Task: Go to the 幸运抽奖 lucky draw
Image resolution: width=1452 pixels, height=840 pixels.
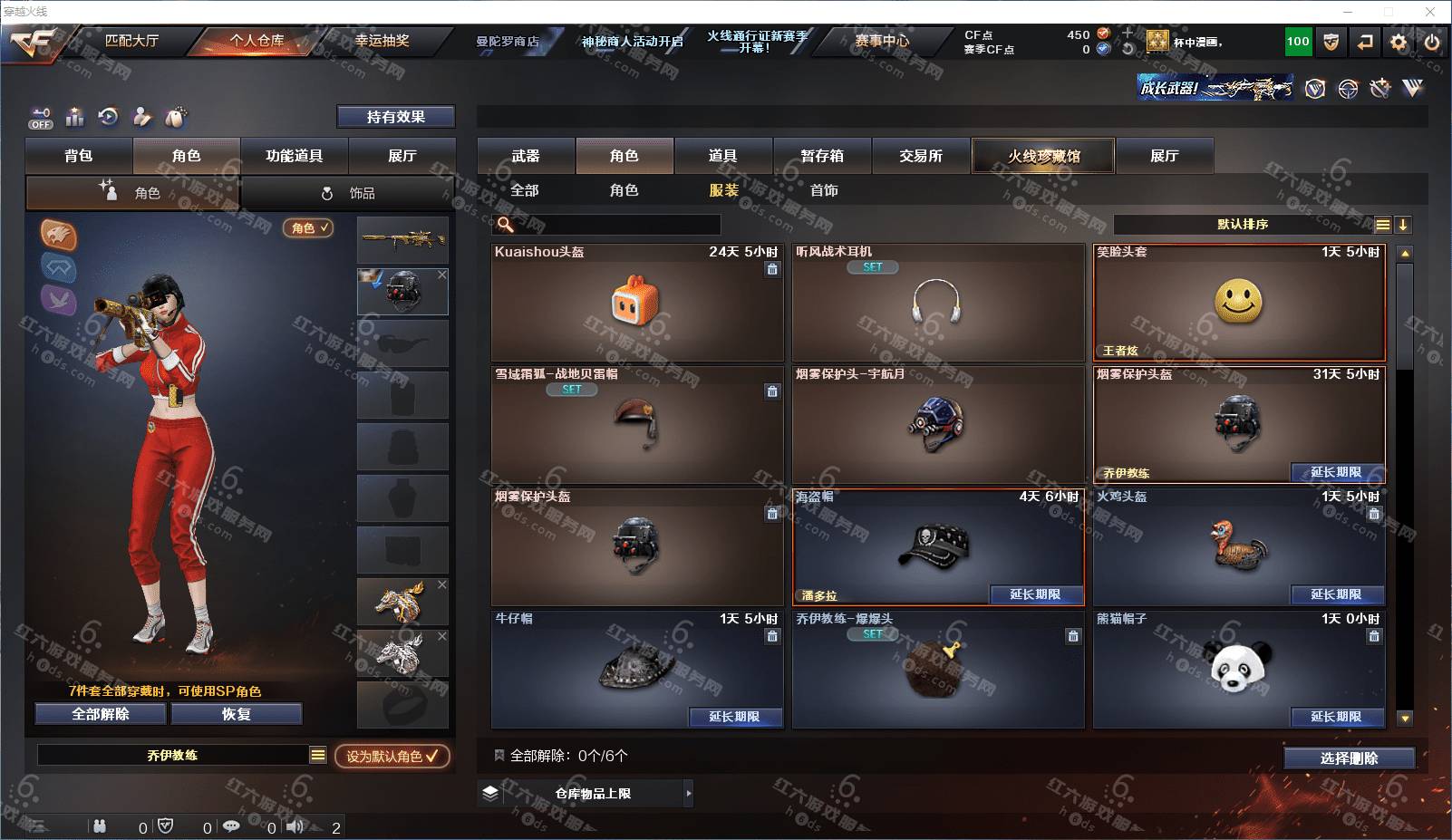Action: (x=382, y=41)
